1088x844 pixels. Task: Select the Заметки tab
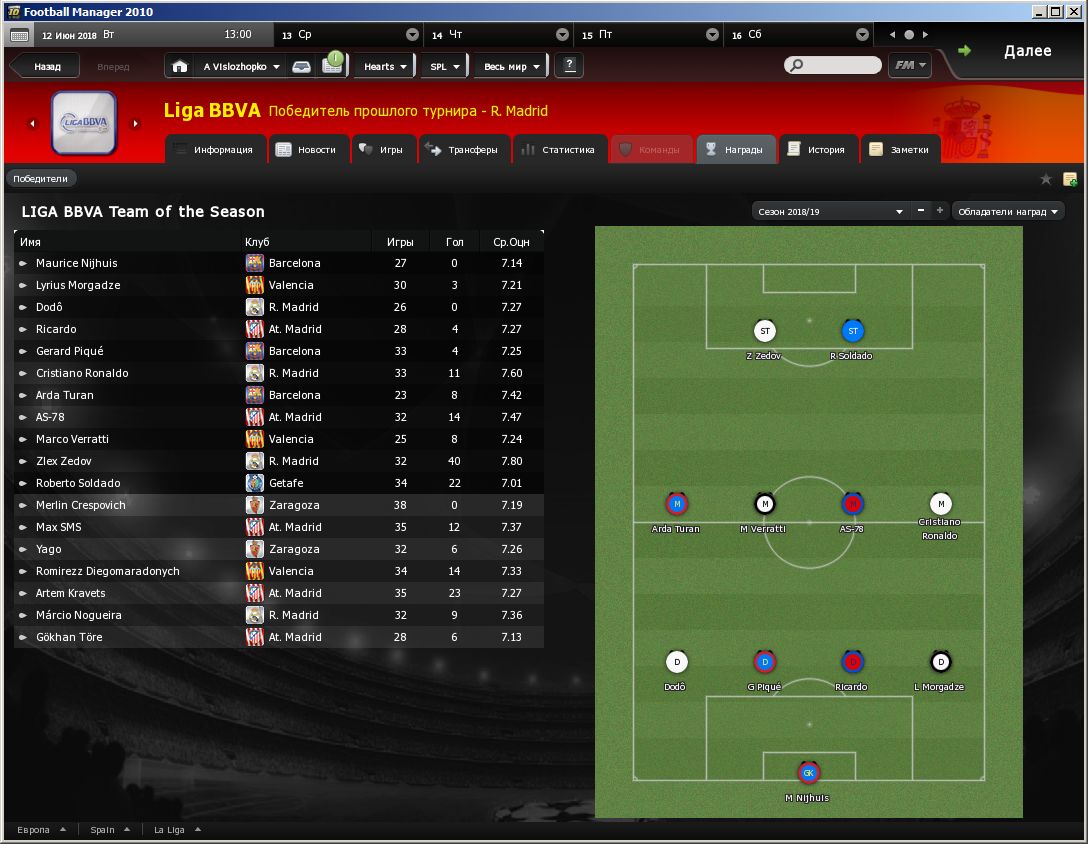900,150
